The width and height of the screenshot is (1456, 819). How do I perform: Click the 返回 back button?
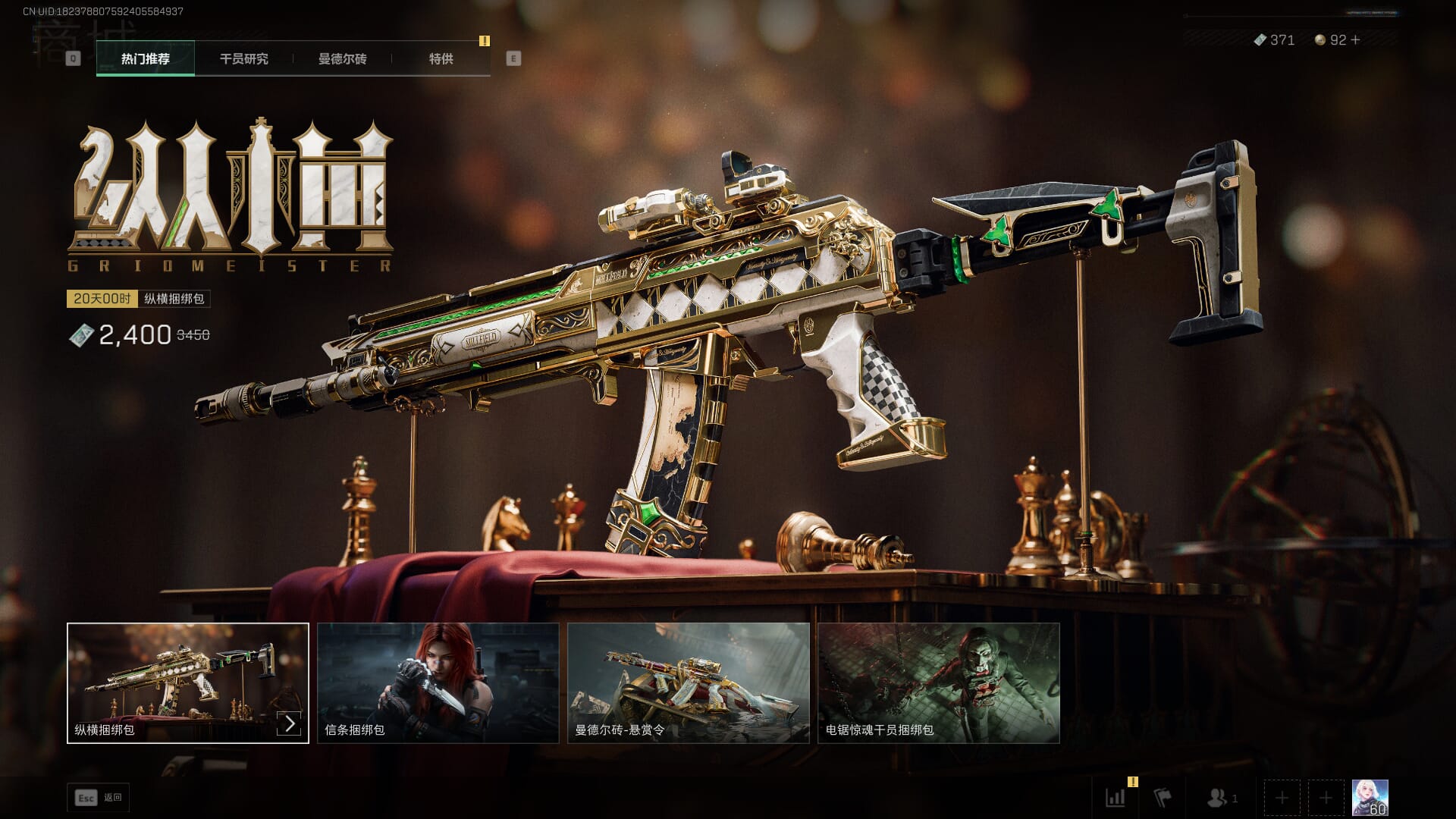tap(99, 798)
